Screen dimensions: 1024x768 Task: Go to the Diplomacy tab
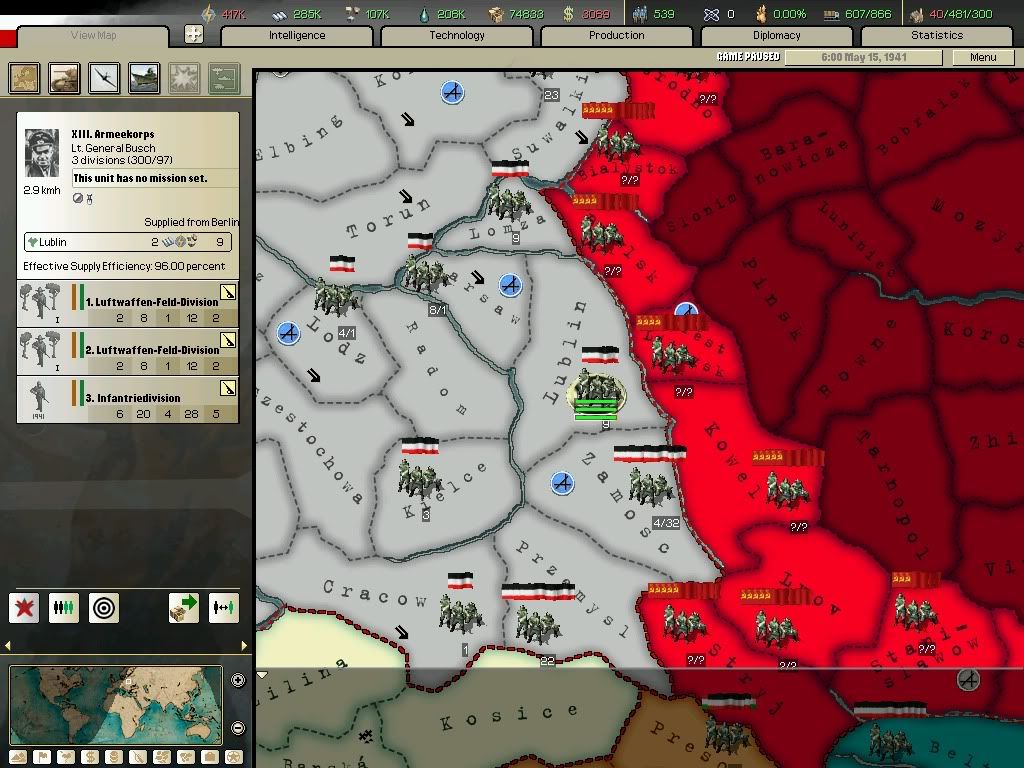(776, 36)
